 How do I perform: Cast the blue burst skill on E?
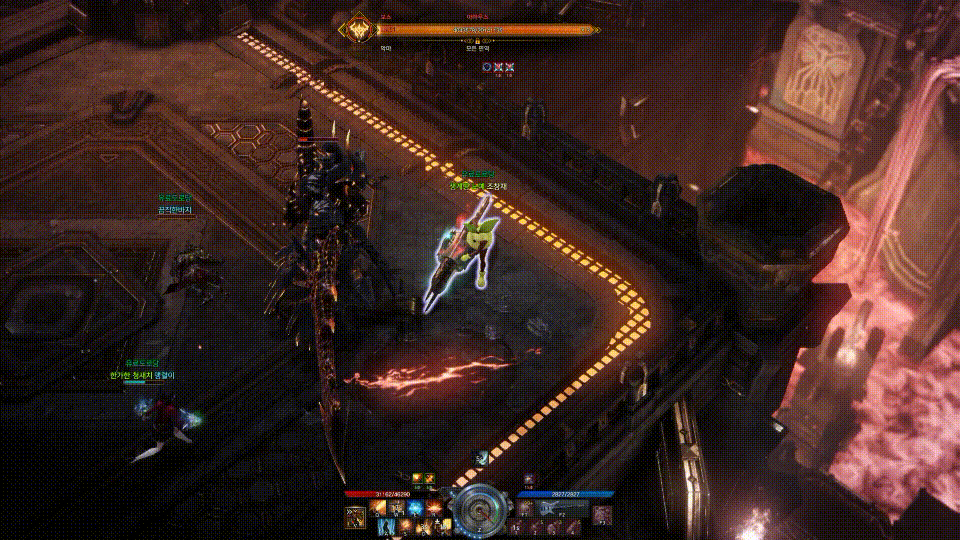click(x=414, y=509)
